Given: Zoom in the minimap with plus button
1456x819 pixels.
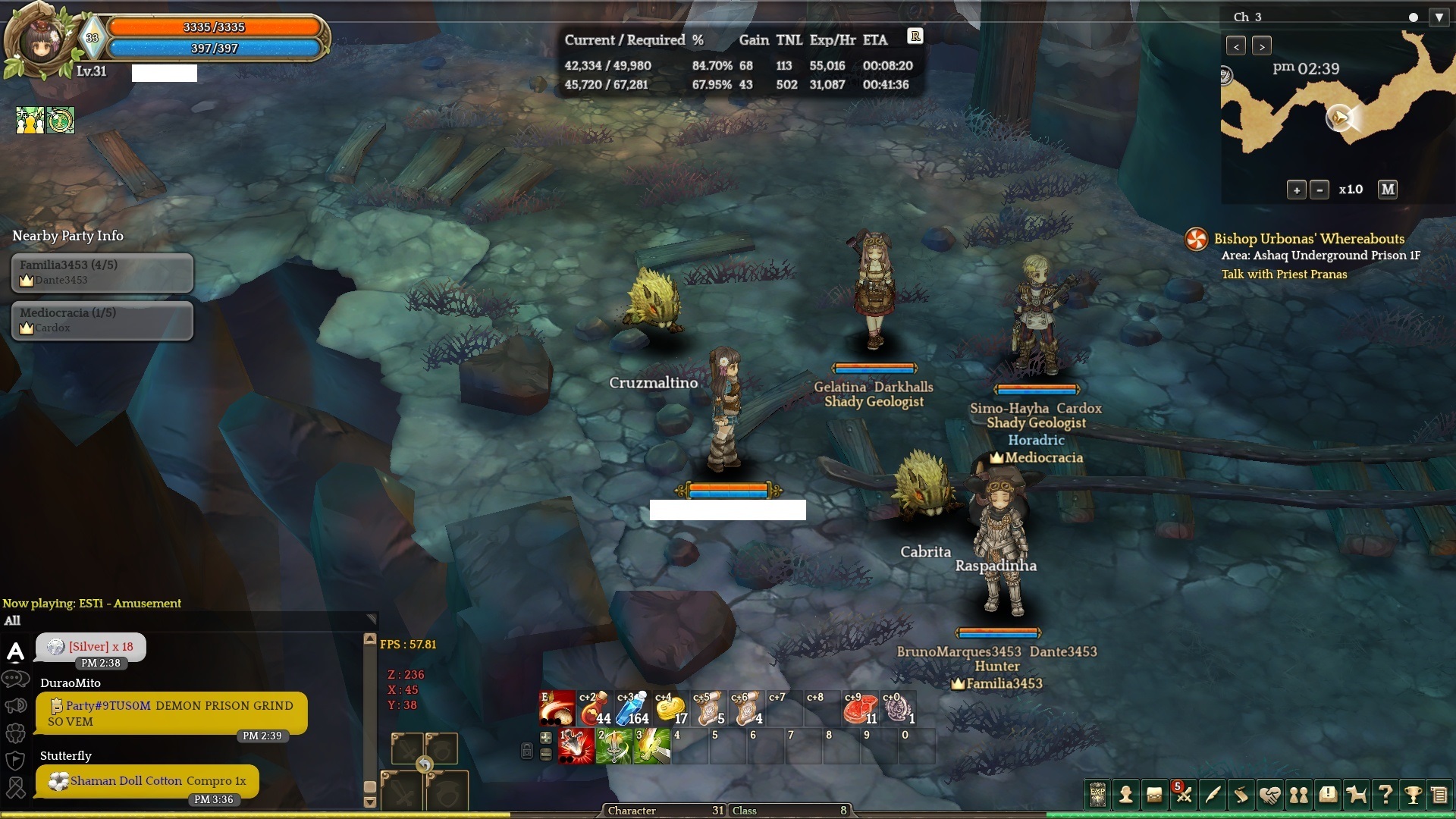Looking at the screenshot, I should point(1296,190).
